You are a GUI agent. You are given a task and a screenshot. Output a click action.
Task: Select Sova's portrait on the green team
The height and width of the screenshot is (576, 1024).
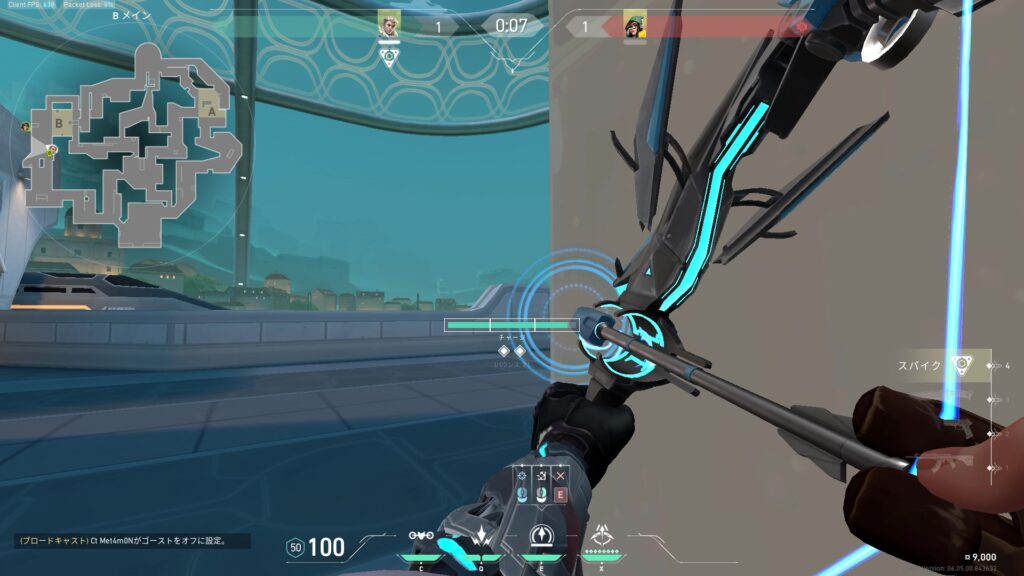pos(389,24)
